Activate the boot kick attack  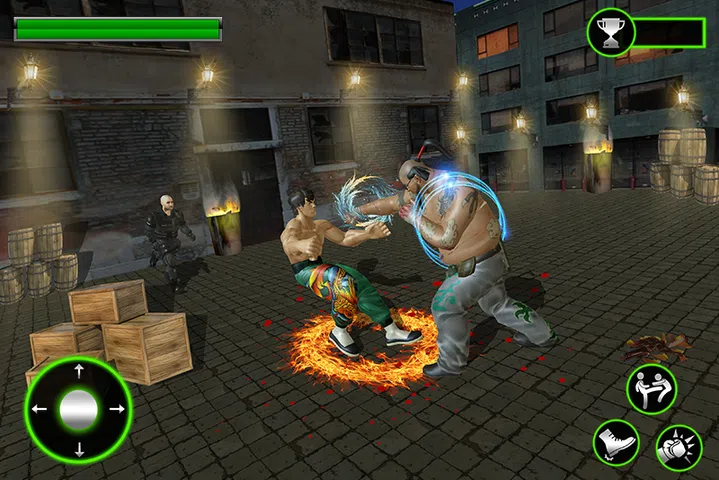pos(615,442)
